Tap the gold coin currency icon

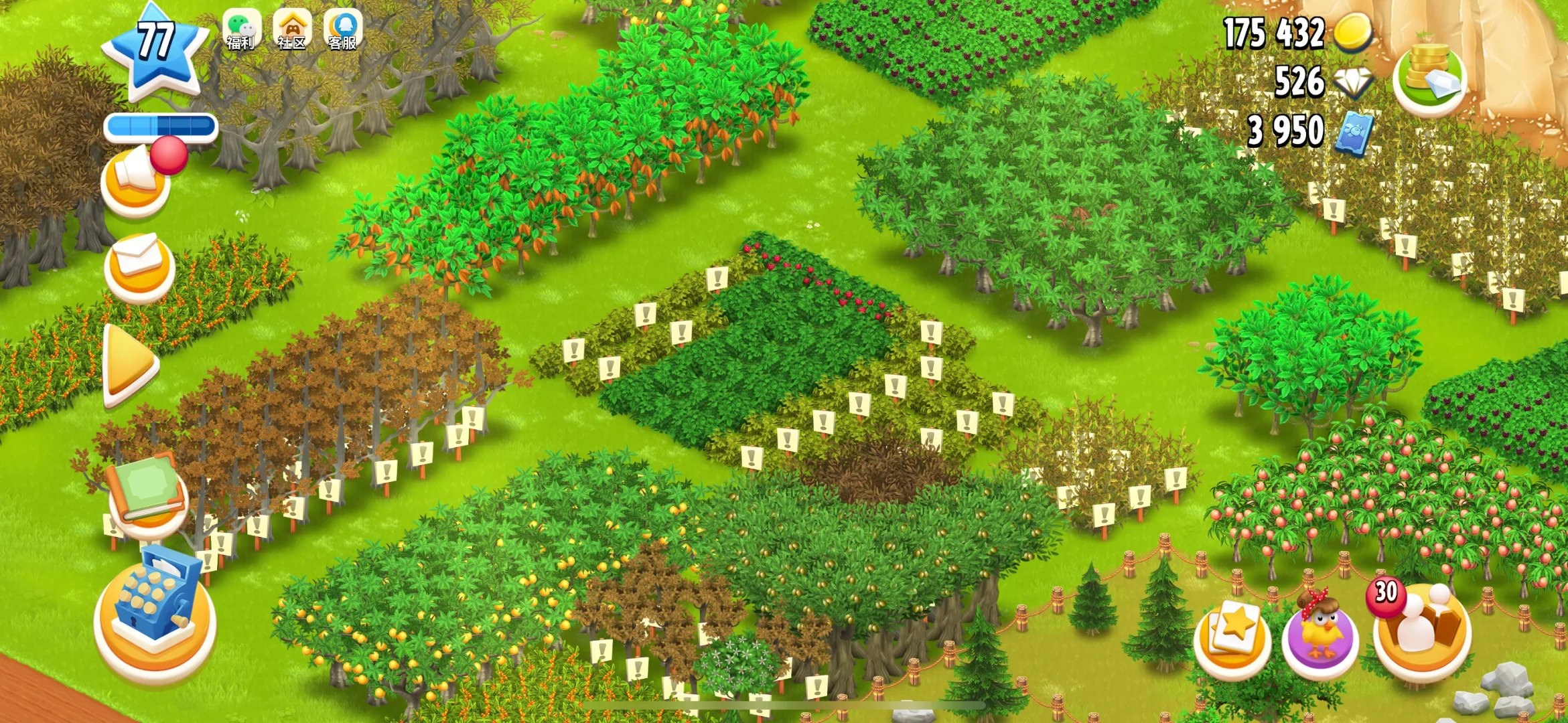pos(1354,32)
